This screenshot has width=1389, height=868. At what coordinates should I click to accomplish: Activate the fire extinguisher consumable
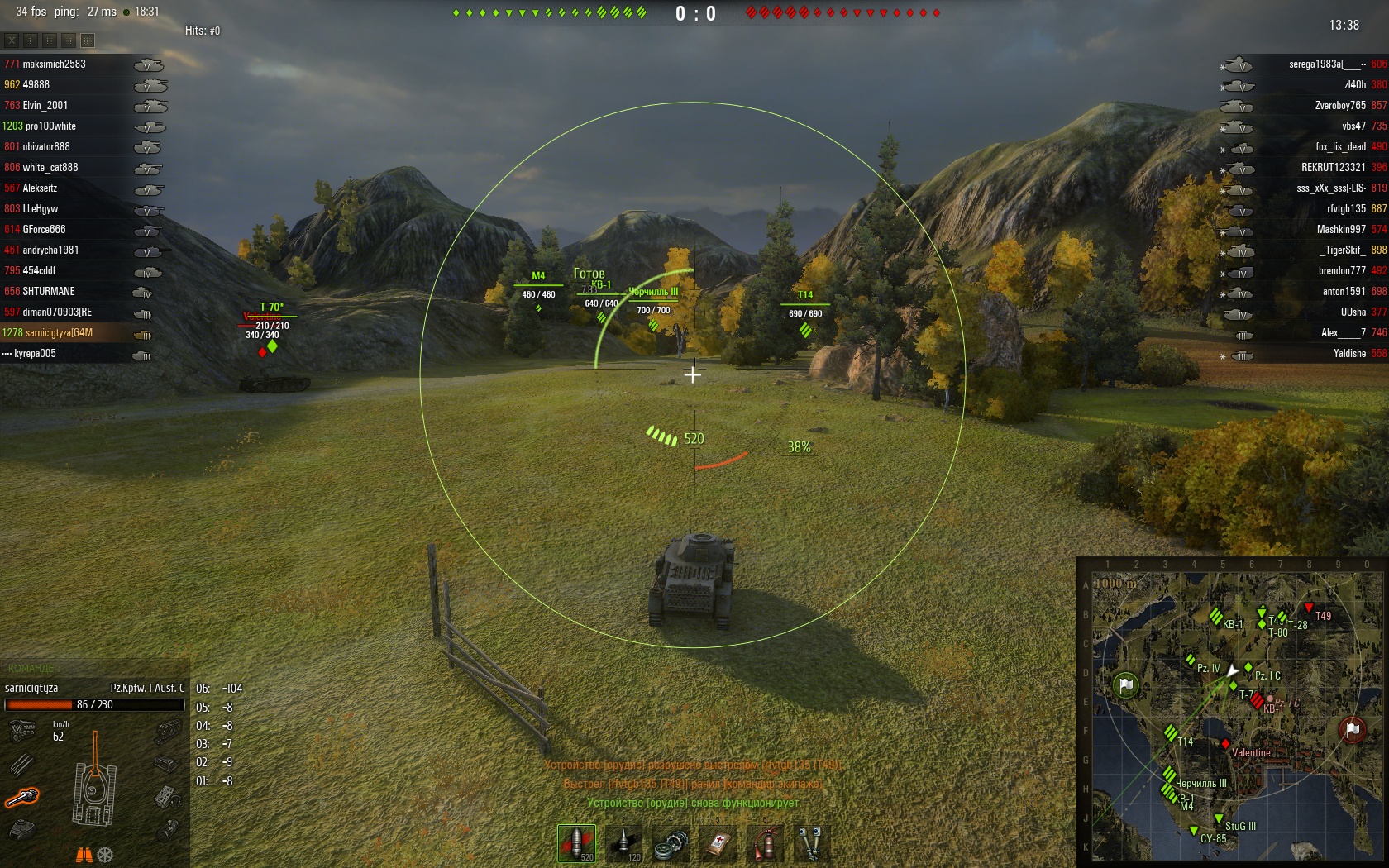click(x=766, y=843)
